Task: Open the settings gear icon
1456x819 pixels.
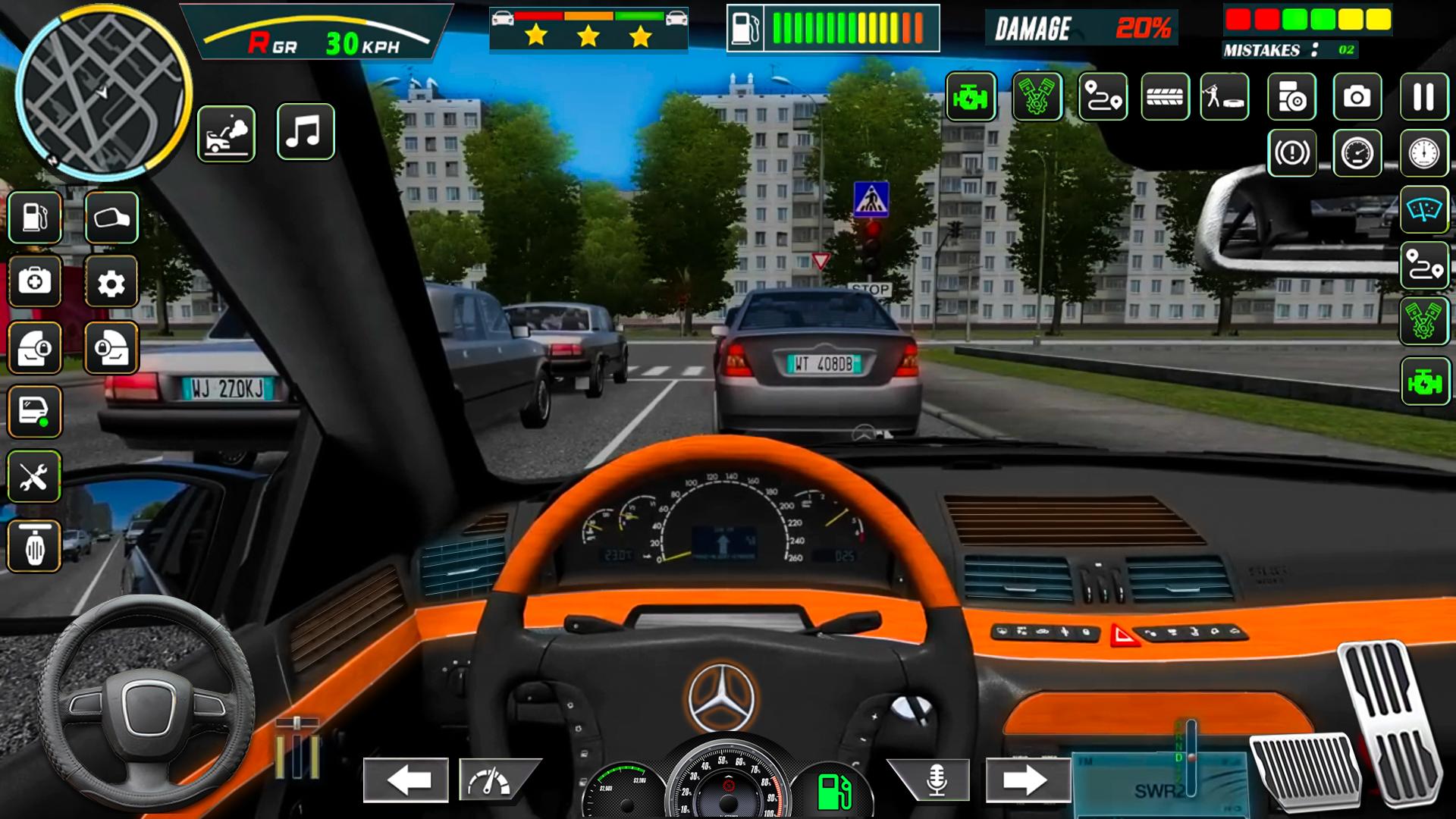Action: click(111, 282)
